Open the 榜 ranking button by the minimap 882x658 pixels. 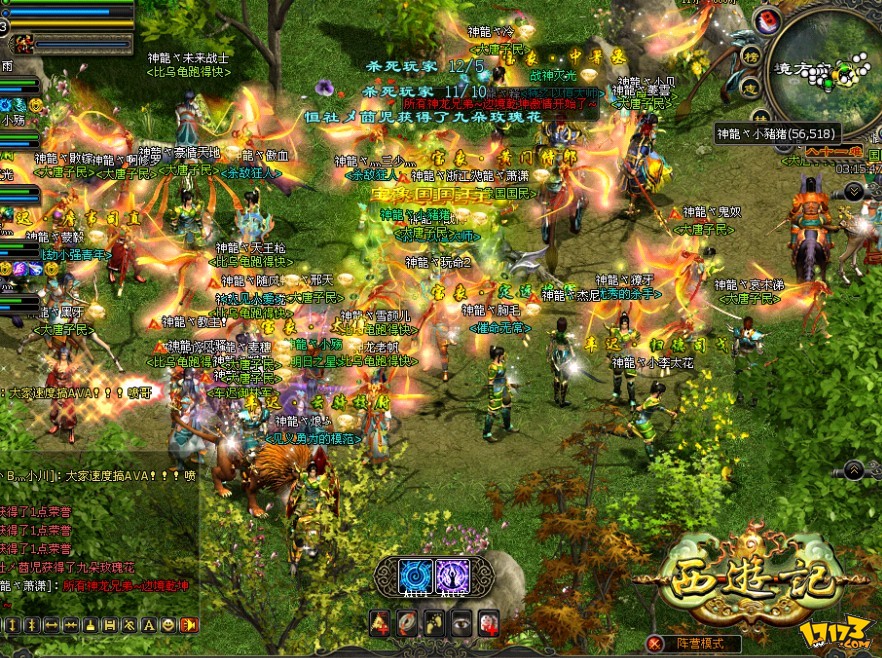751,56
